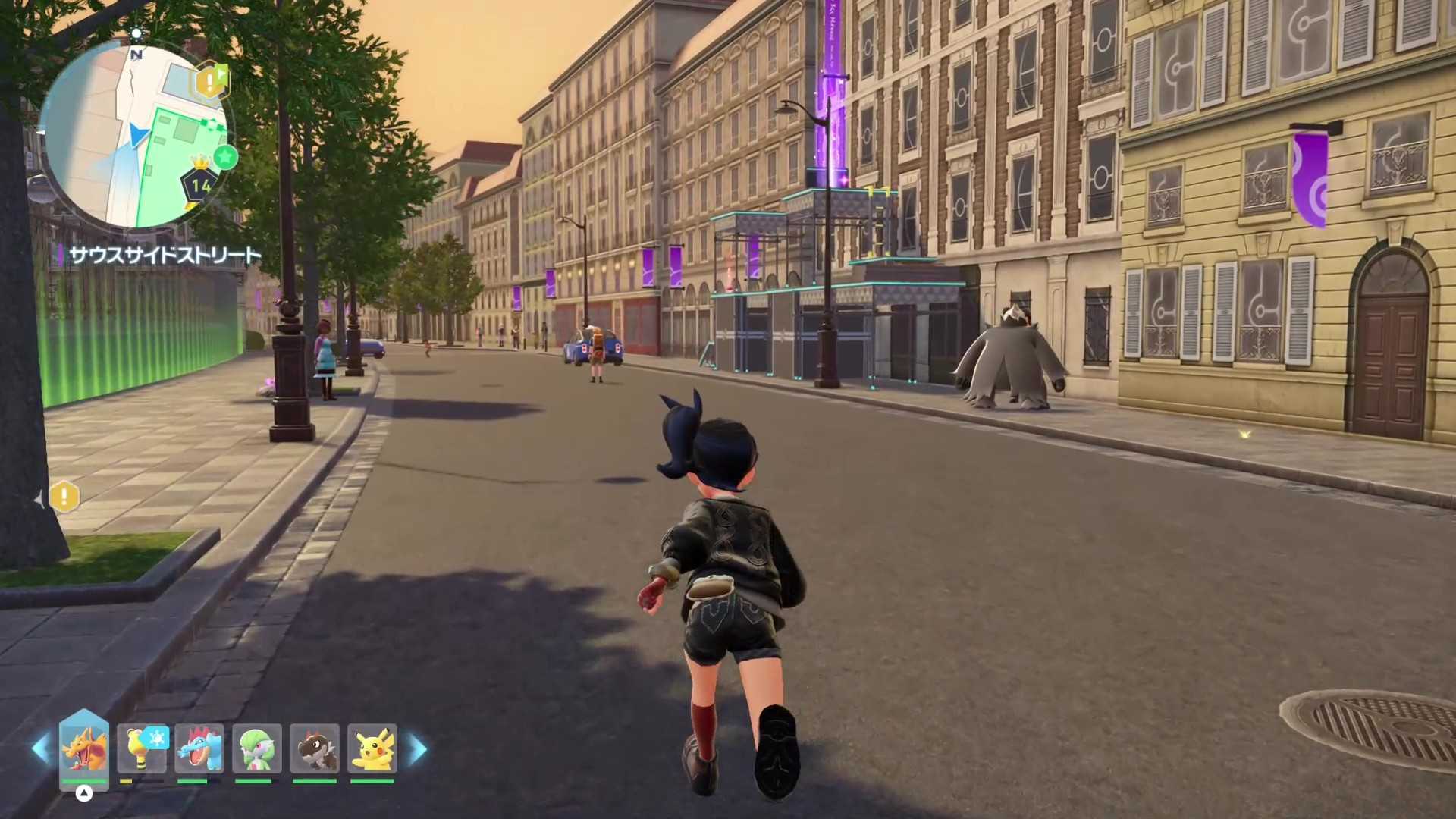Select Charizard in the party bar

pos(84,748)
